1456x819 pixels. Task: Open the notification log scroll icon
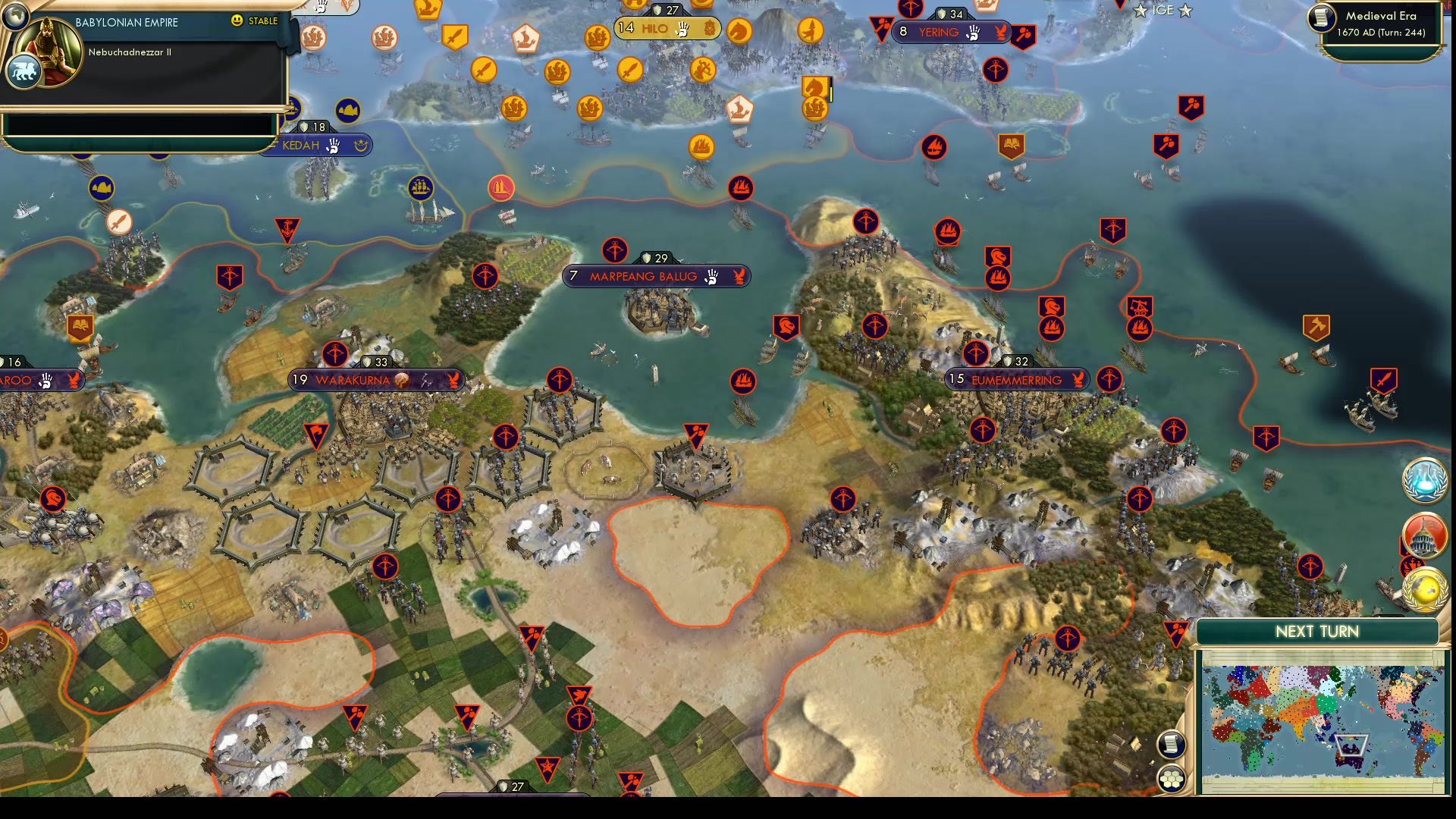[x=1172, y=745]
